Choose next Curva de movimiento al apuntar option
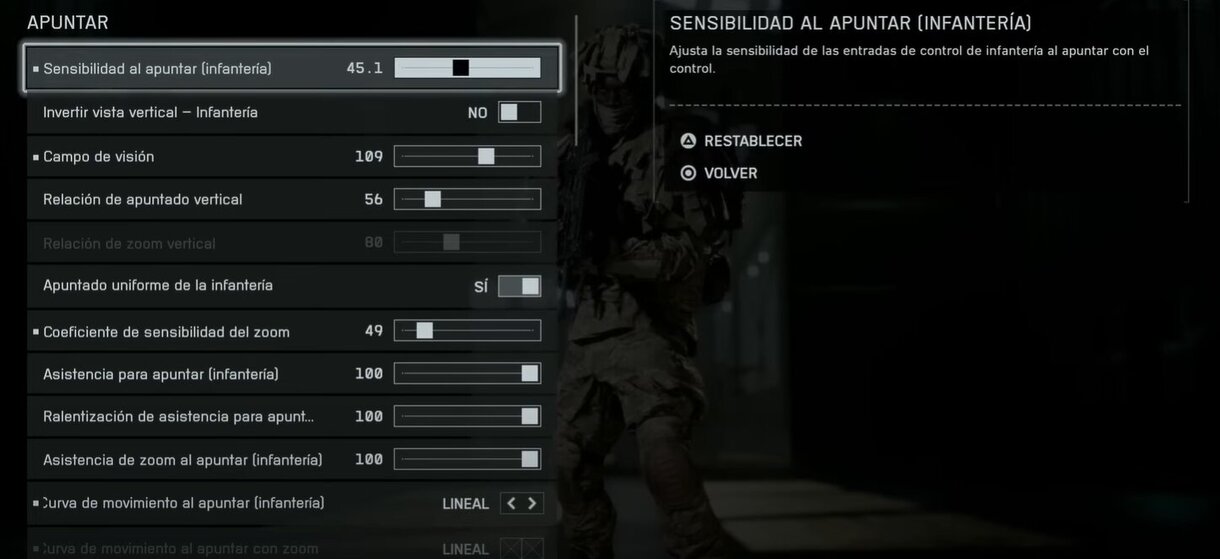The width and height of the screenshot is (1220, 559). point(533,503)
